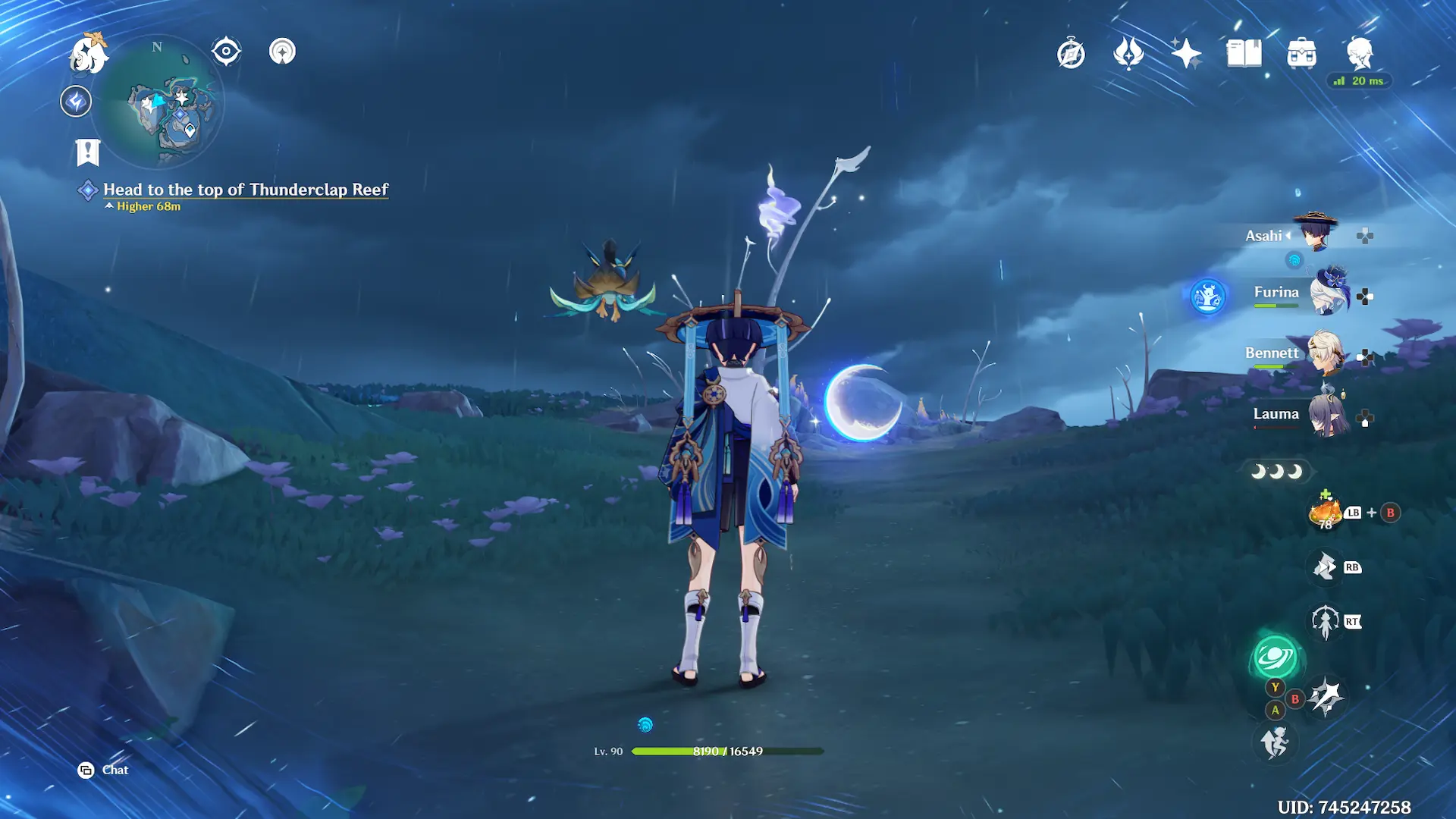Click the blue lightning icon left of minimap
Screen dimensions: 1456x819
pyautogui.click(x=76, y=102)
